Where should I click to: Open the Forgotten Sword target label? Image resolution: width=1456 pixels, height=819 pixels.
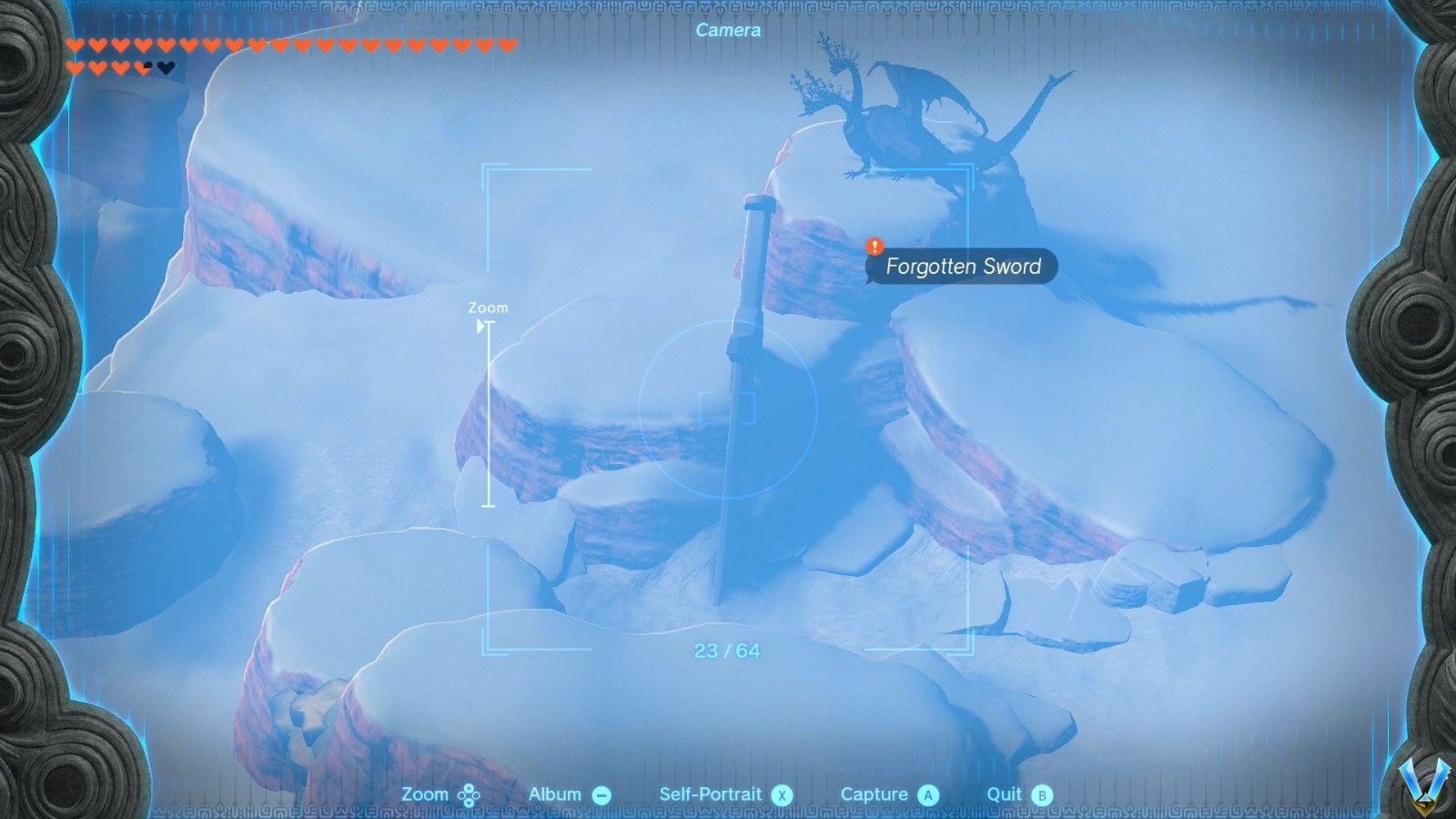[x=962, y=267]
